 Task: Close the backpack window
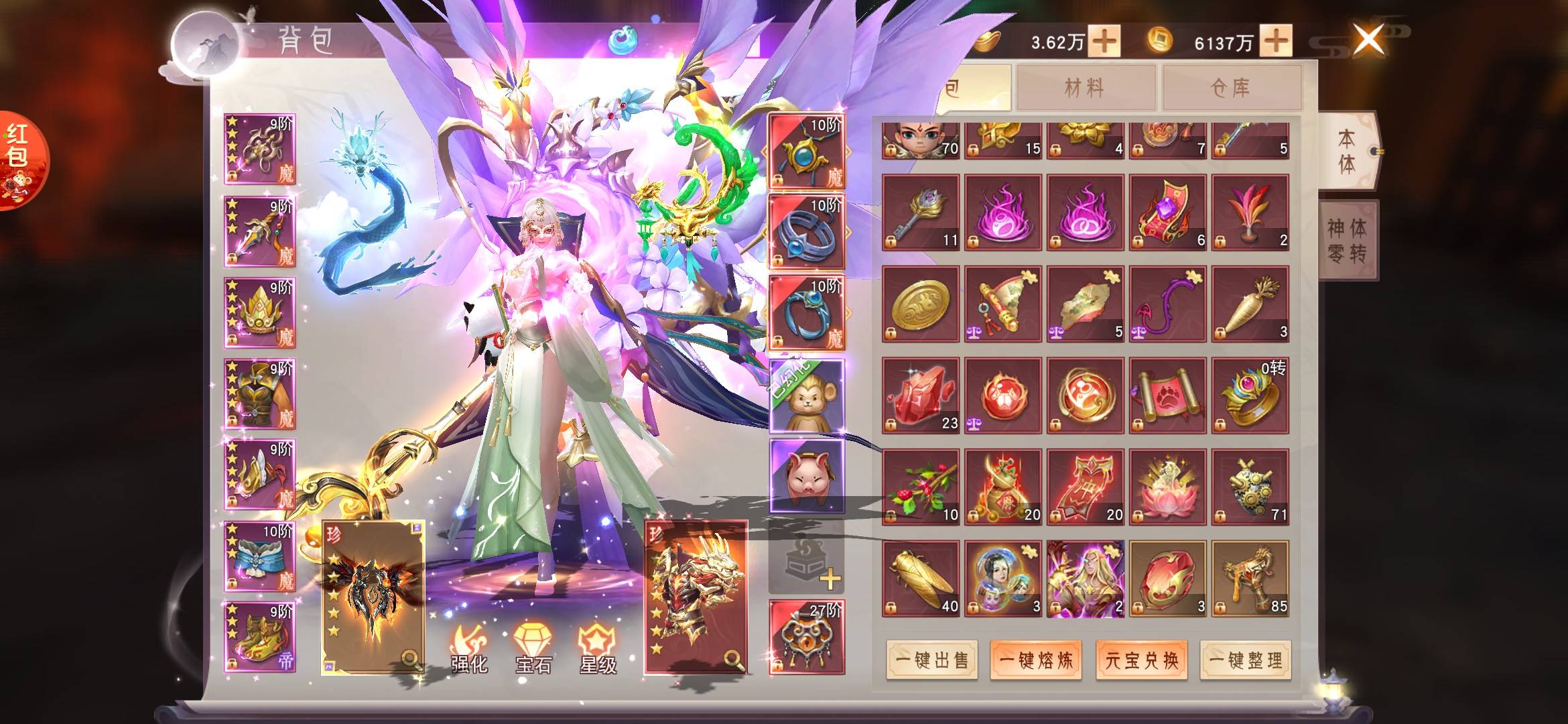(1368, 40)
